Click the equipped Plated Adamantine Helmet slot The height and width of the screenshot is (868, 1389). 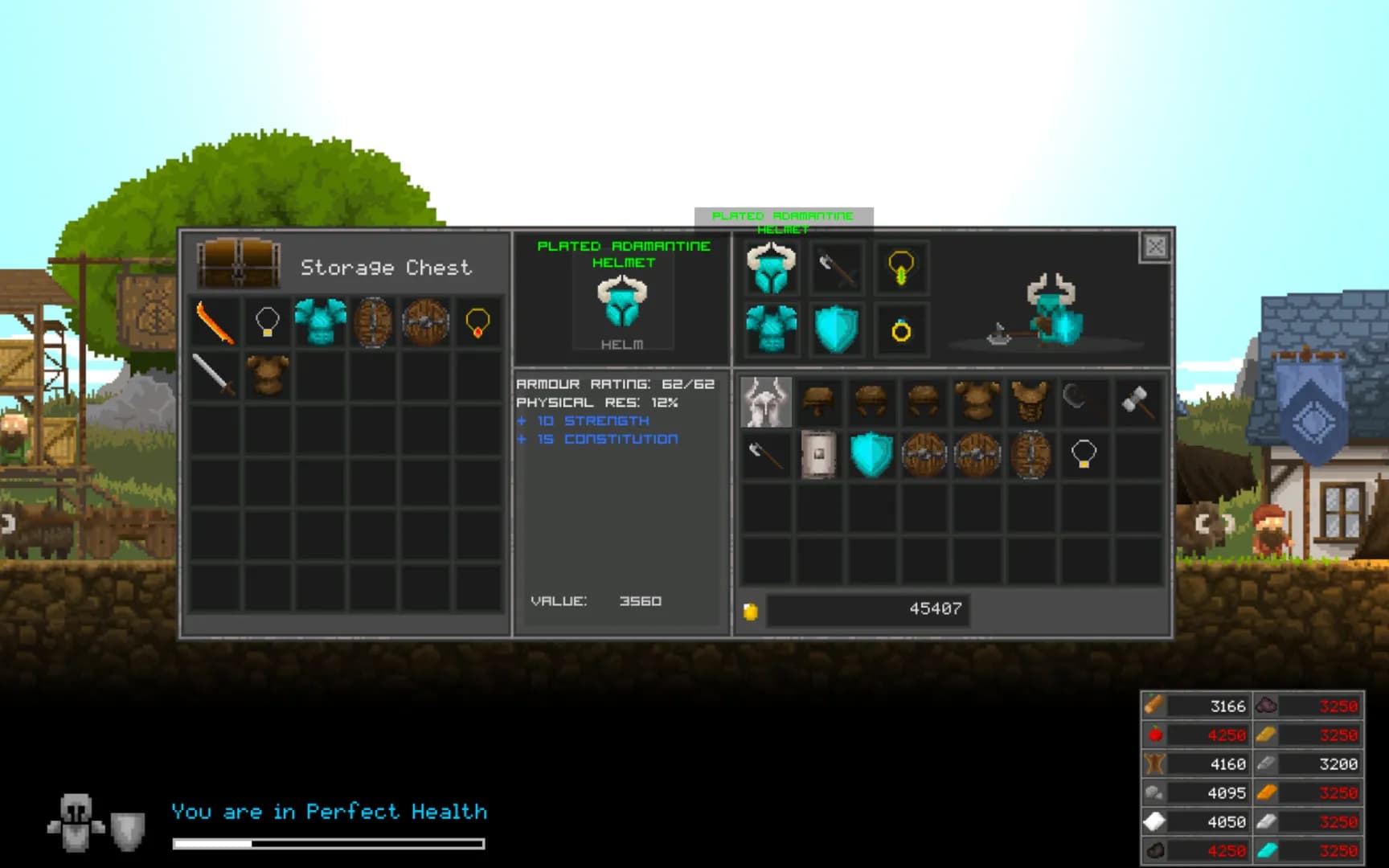click(771, 268)
